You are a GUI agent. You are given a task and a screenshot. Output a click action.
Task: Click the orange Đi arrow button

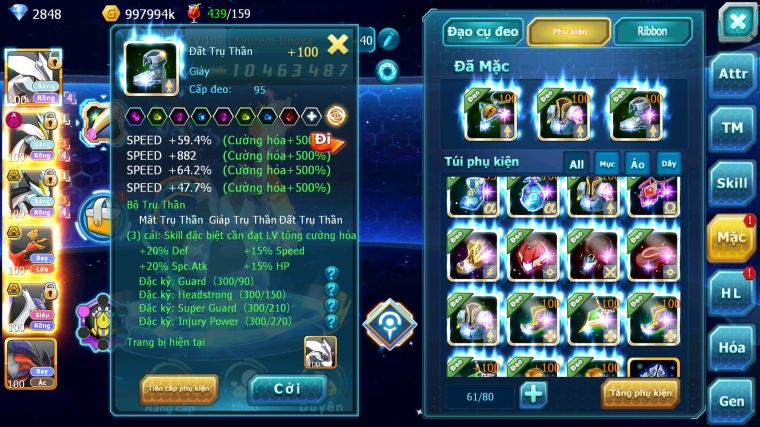326,141
